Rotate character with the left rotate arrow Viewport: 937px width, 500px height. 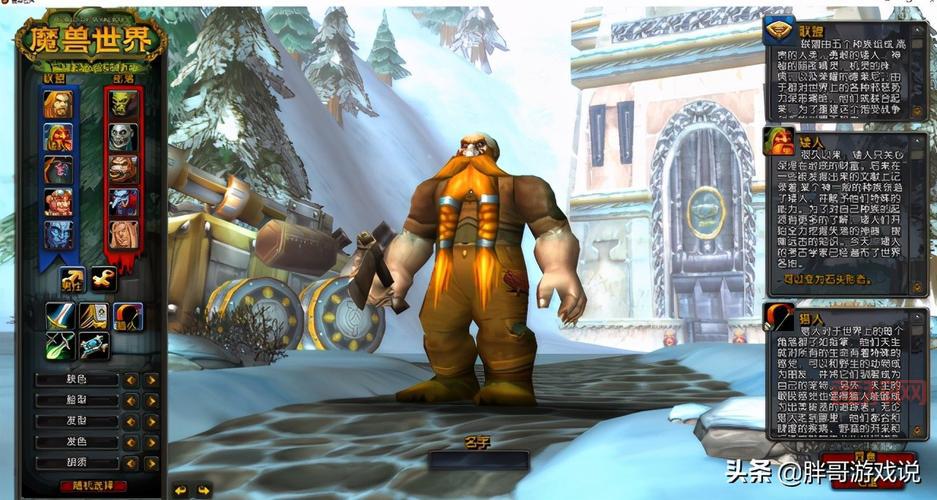(x=181, y=490)
